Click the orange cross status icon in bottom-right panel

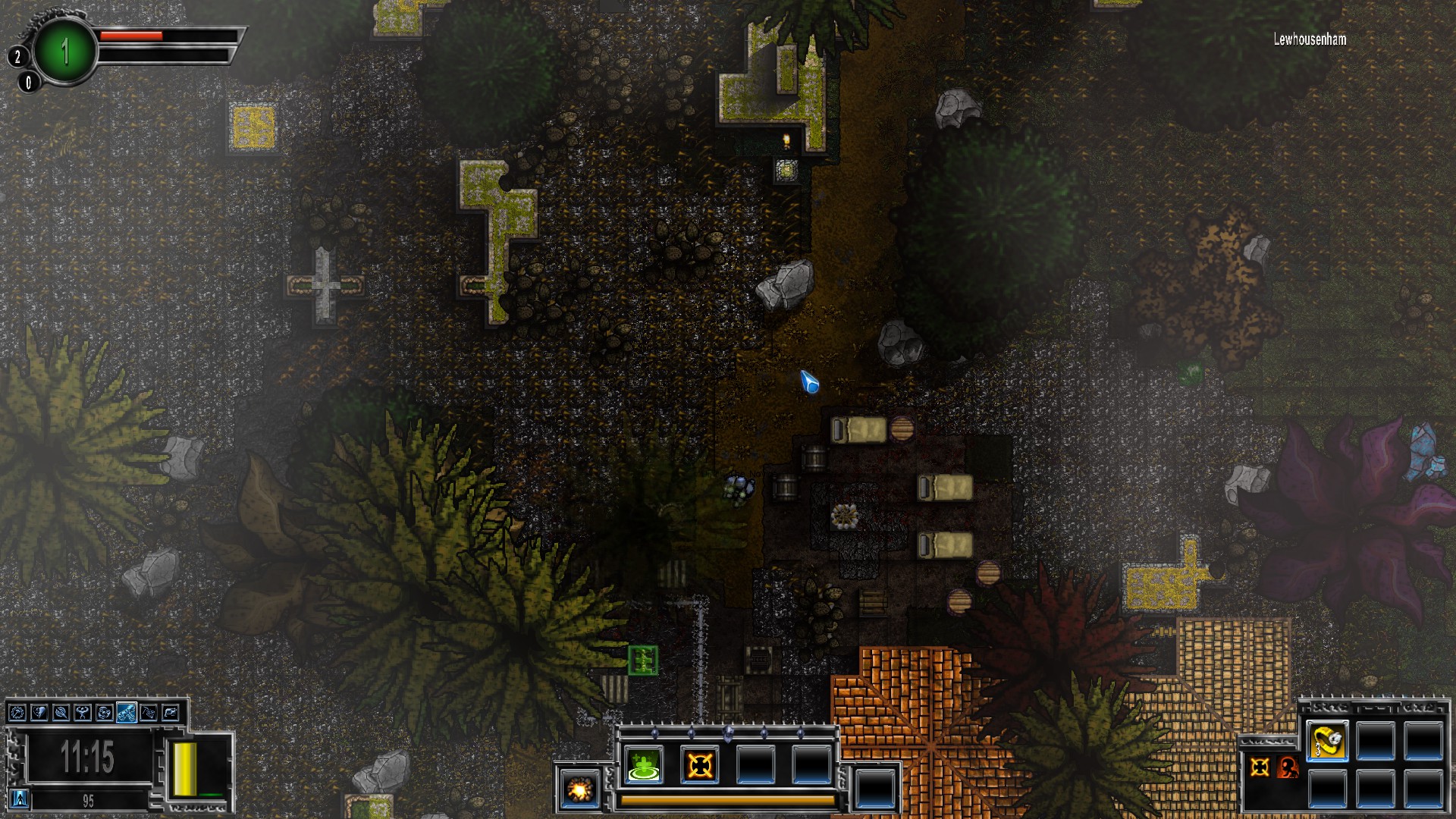(x=1260, y=767)
